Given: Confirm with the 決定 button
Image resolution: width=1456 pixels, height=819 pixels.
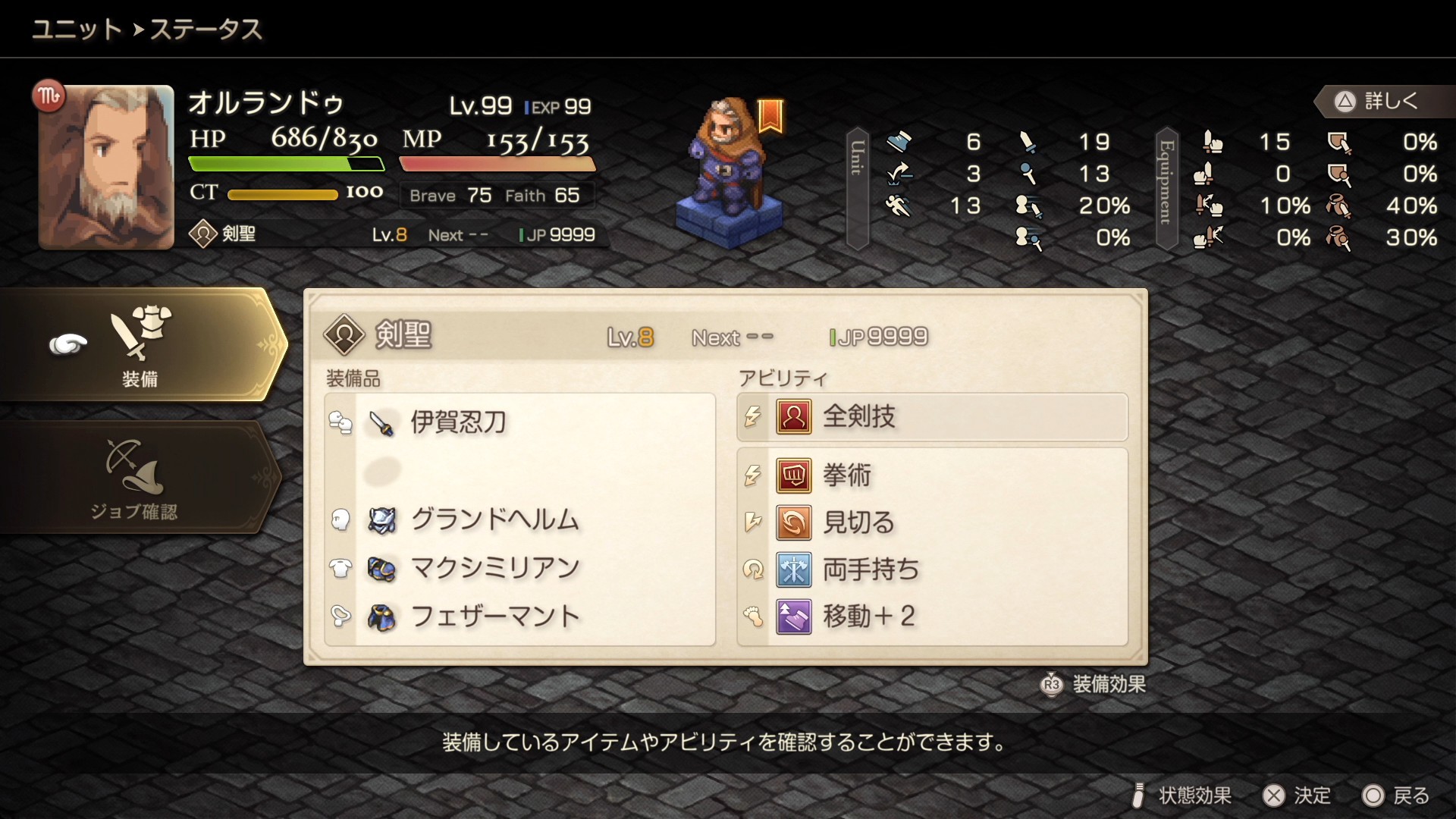Looking at the screenshot, I should pos(1296,795).
